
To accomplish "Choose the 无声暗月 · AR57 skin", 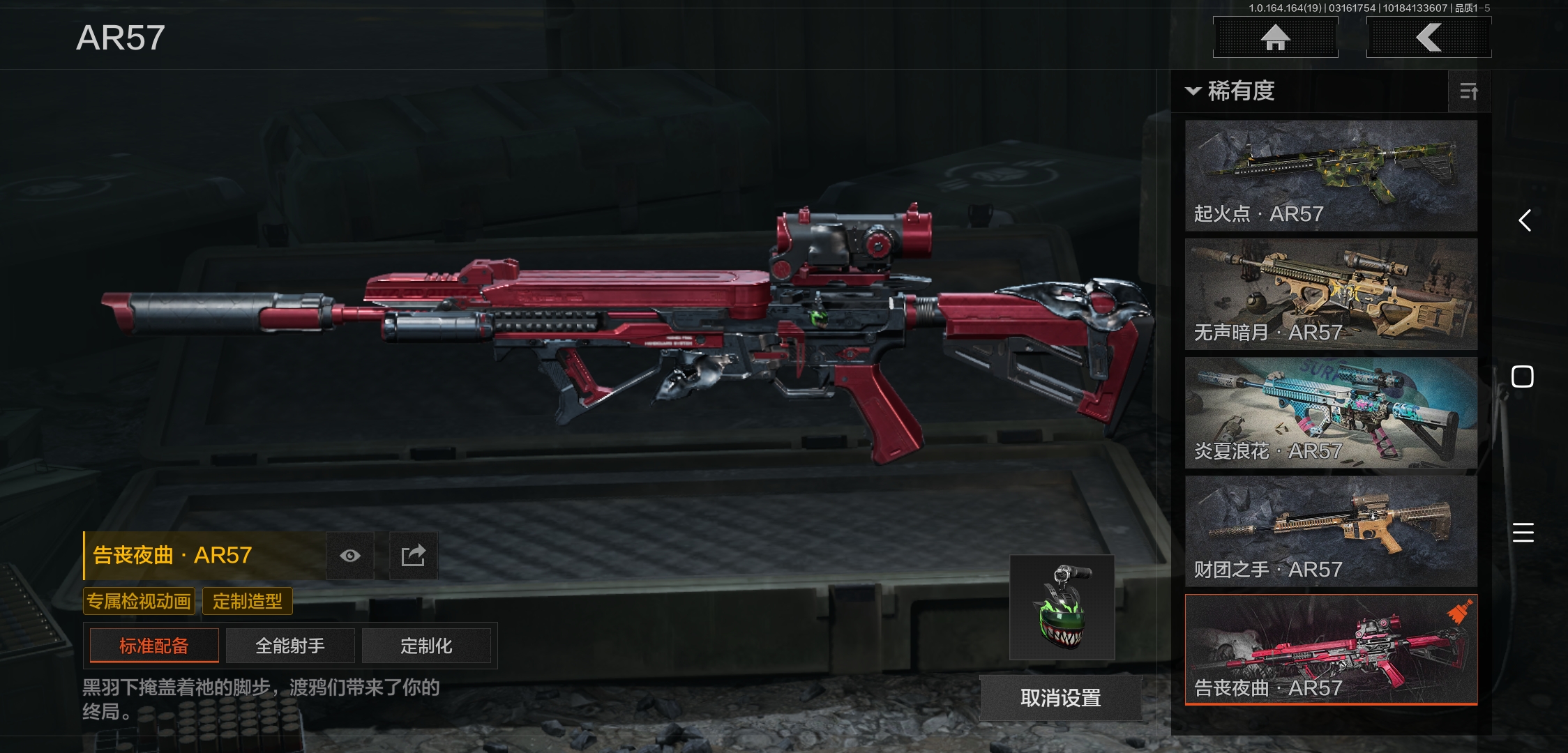I will click(x=1331, y=294).
